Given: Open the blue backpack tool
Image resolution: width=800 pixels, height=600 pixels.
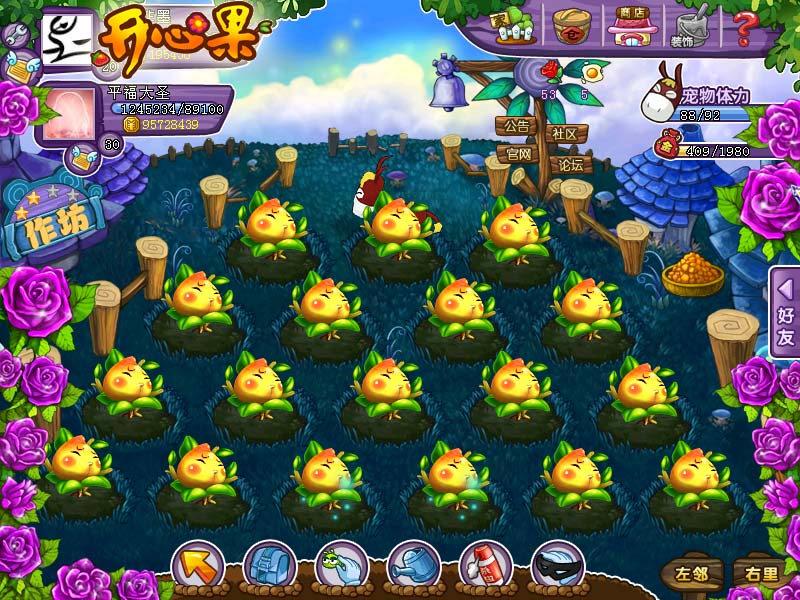Looking at the screenshot, I should pyautogui.click(x=269, y=566).
